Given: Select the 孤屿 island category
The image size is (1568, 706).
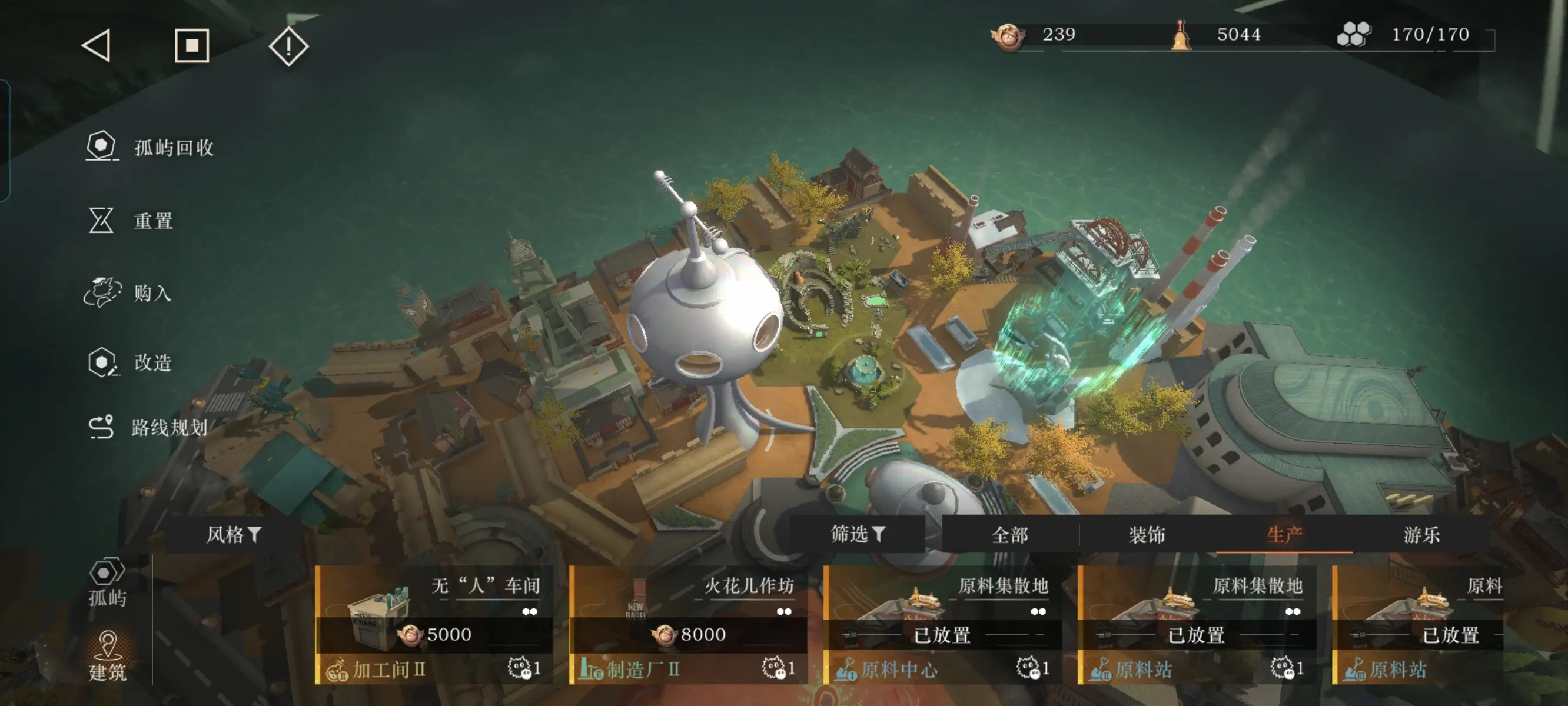Looking at the screenshot, I should click(x=108, y=582).
